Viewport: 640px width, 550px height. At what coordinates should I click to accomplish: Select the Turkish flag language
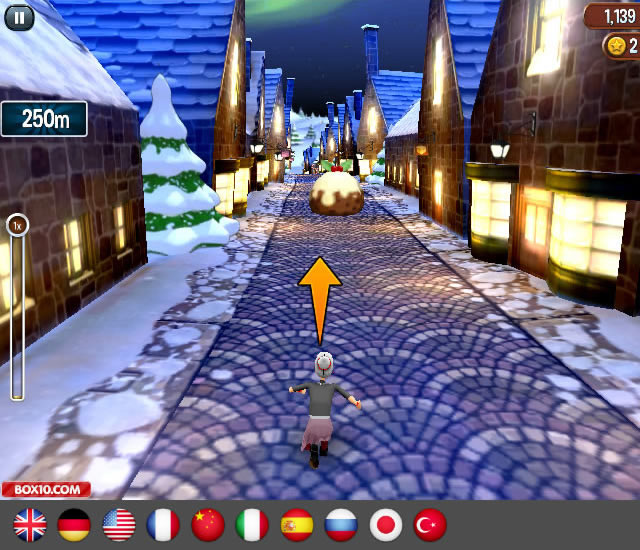(430, 524)
